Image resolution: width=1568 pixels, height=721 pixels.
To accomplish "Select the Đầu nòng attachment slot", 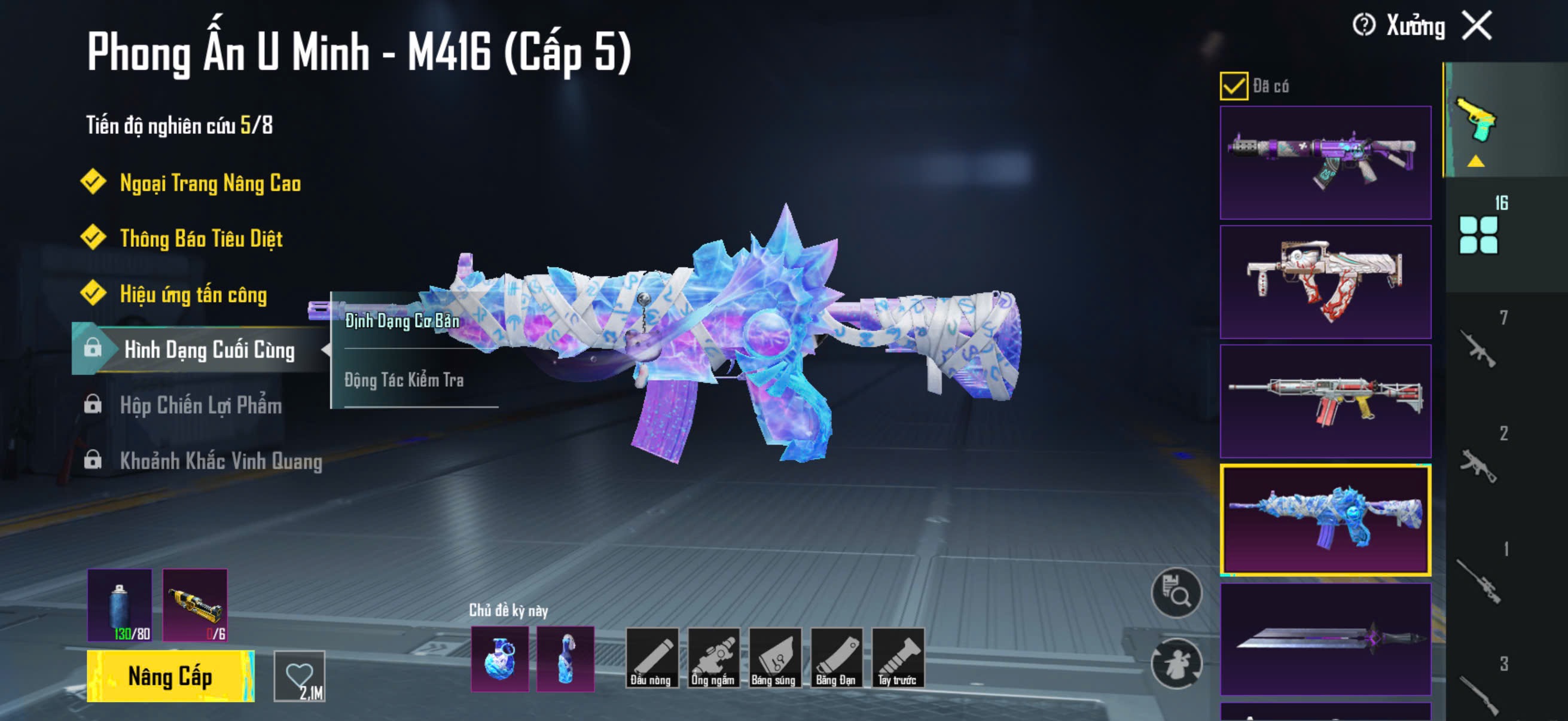I will click(x=651, y=658).
